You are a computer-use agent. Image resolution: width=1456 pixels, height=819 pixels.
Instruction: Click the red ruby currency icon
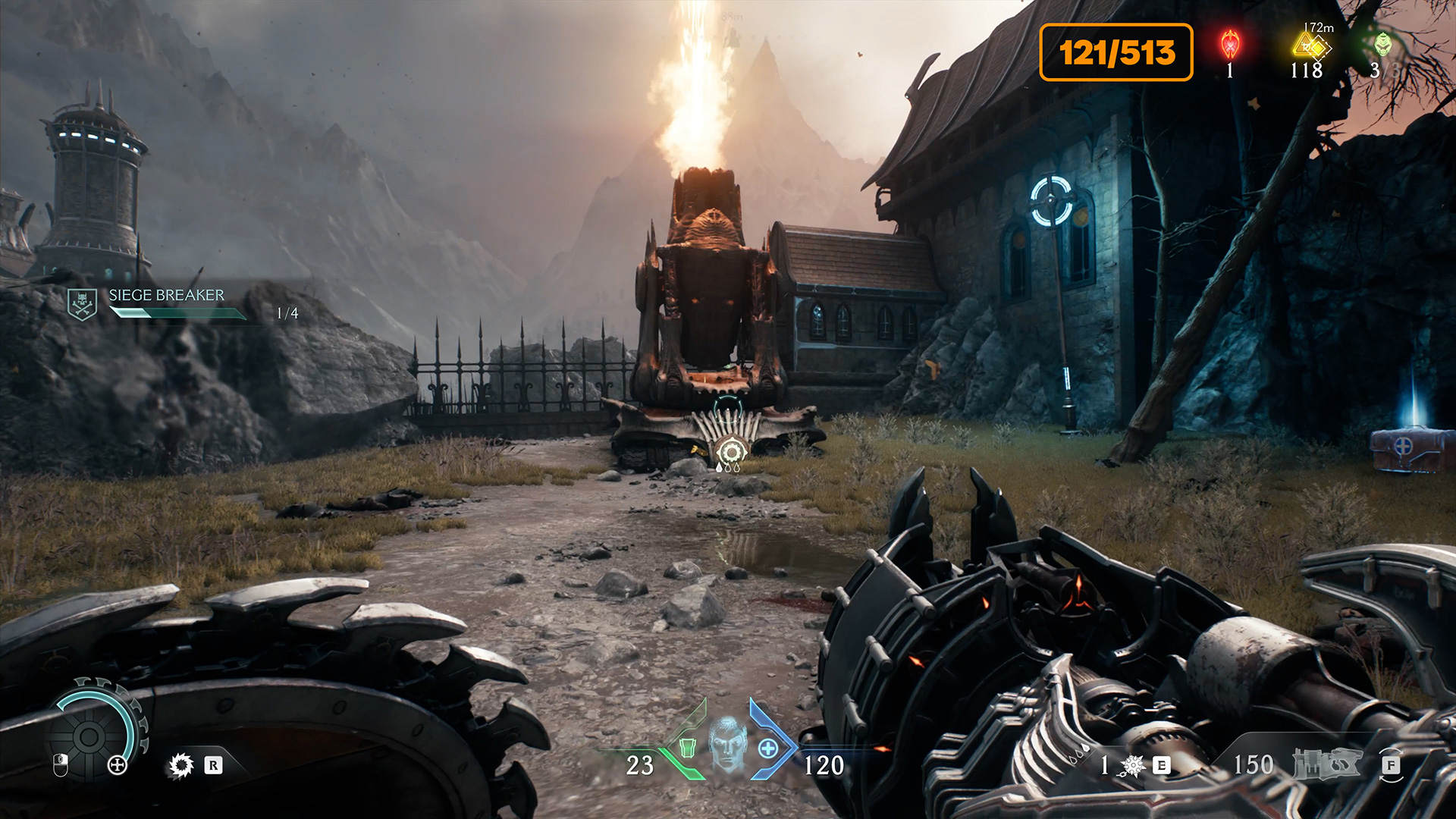(1230, 45)
